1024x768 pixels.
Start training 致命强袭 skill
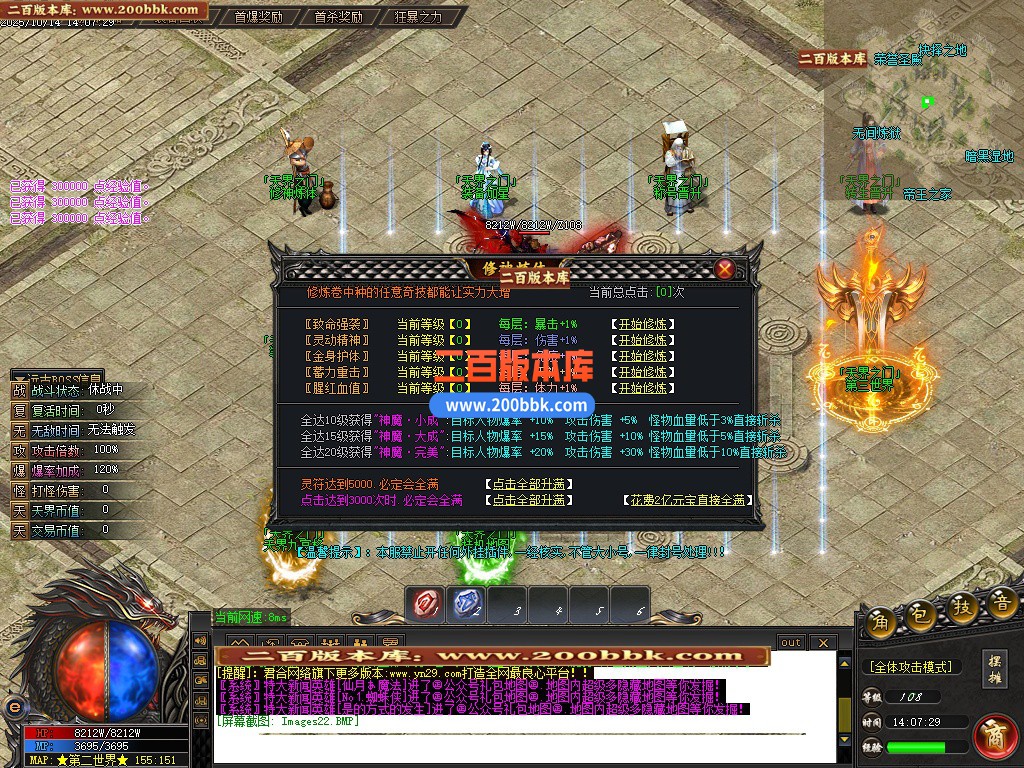641,324
